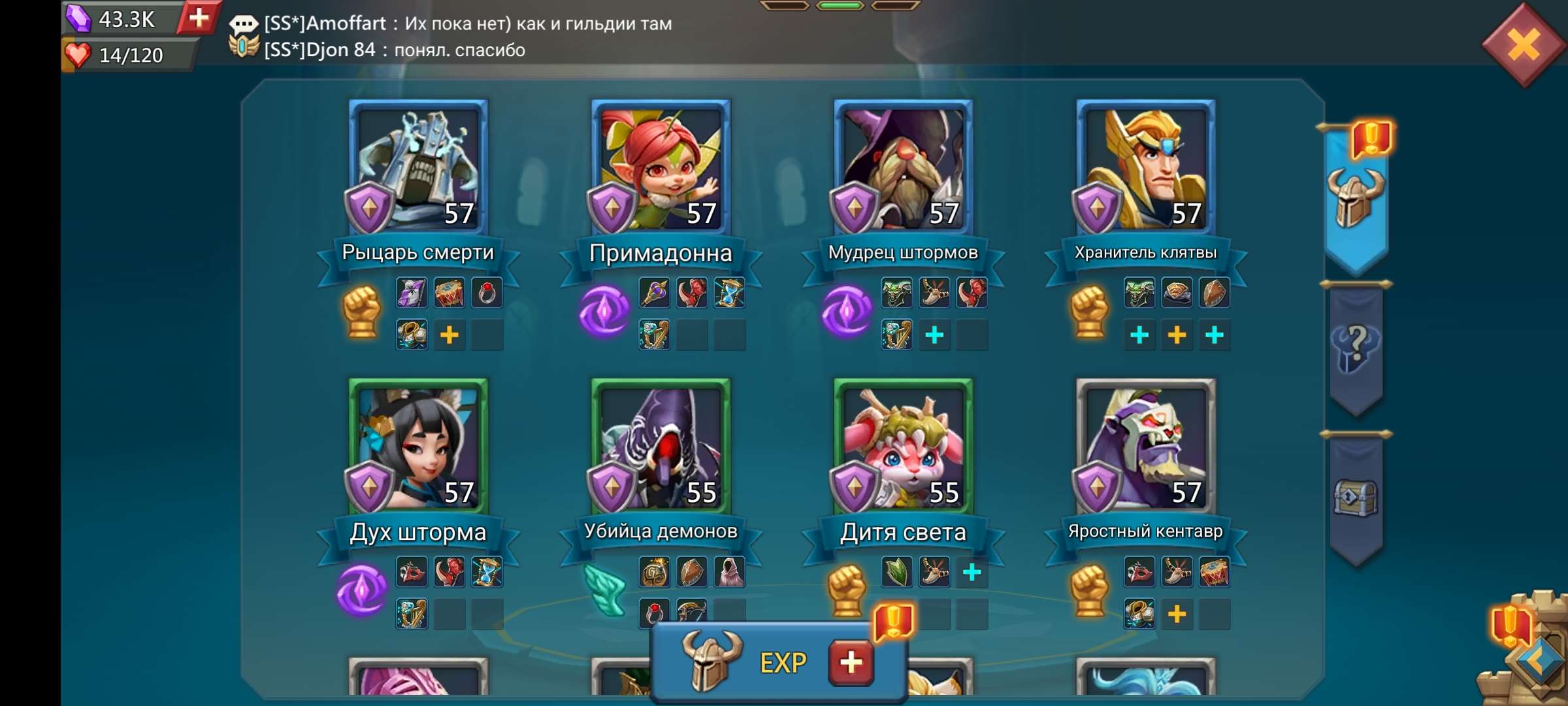Select the Дух шторма hero portrait
1568x706 pixels.
[418, 446]
